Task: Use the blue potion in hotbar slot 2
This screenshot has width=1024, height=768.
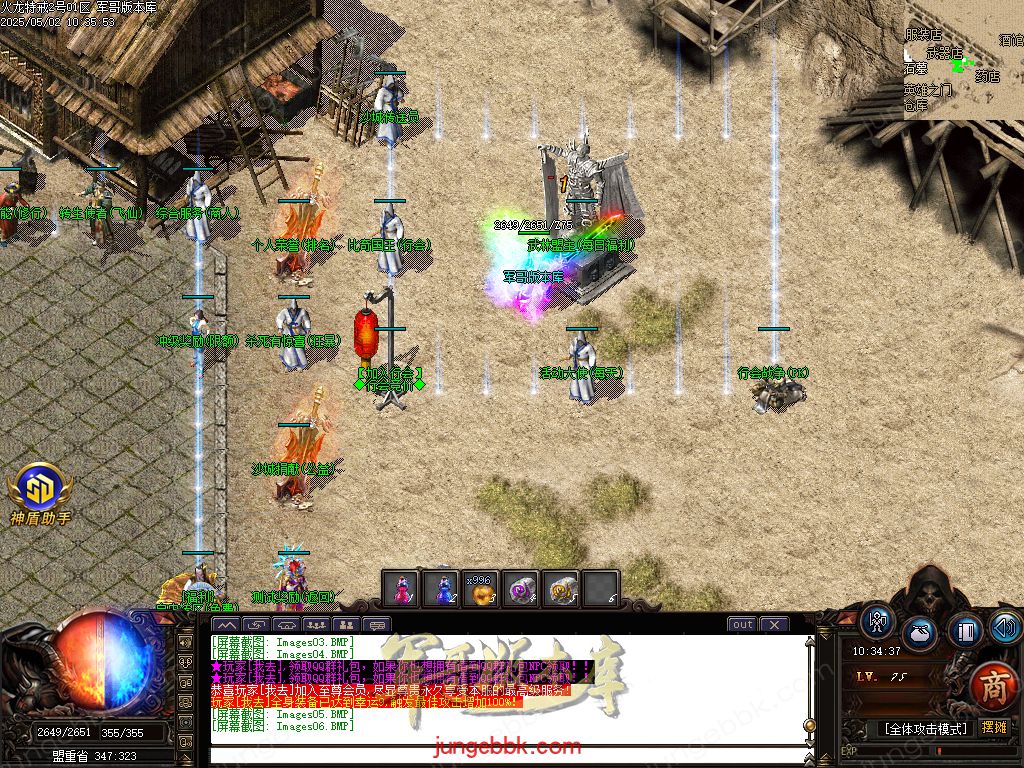Action: (441, 589)
